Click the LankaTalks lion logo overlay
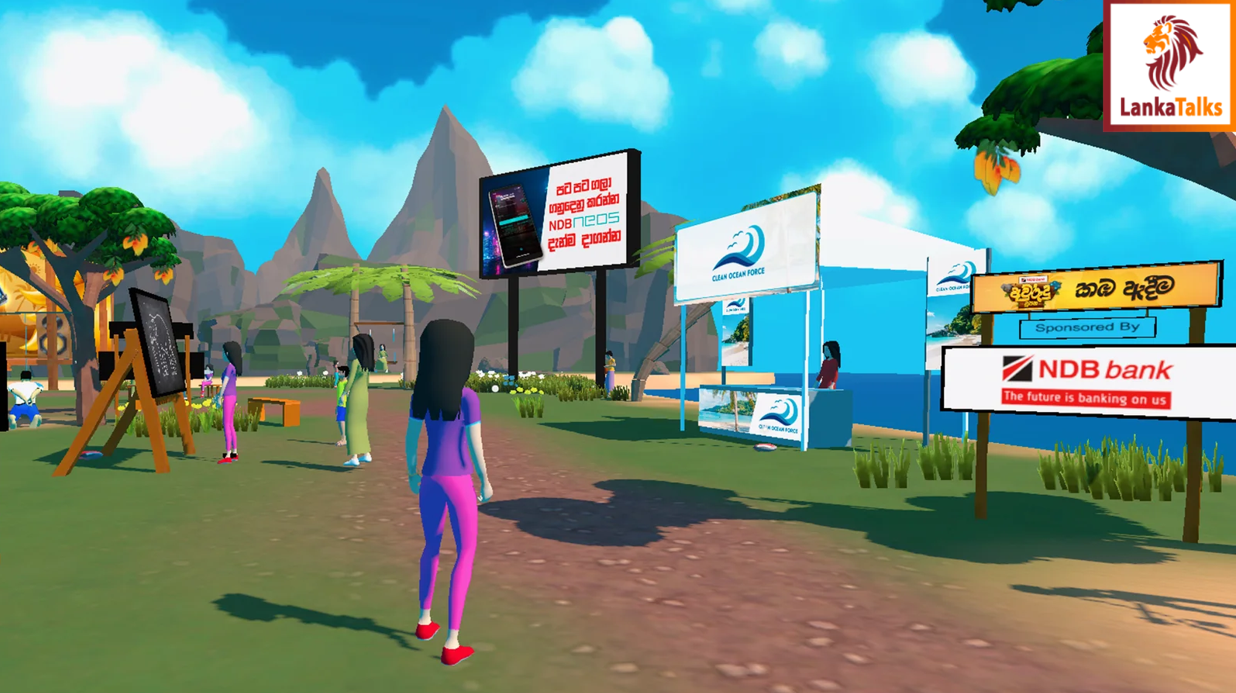This screenshot has width=1236, height=693. tap(1168, 65)
